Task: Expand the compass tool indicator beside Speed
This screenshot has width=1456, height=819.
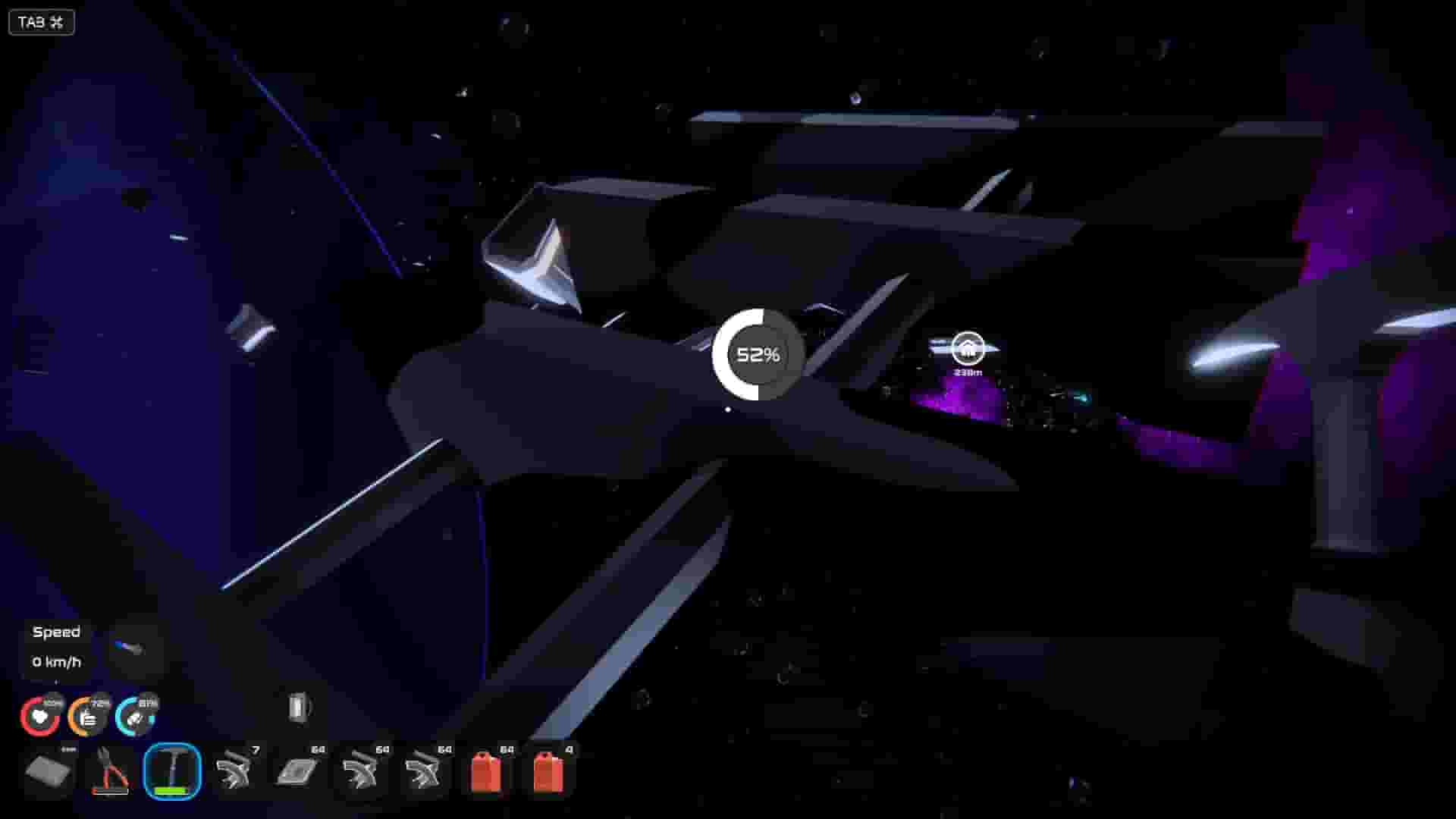Action: pyautogui.click(x=130, y=650)
